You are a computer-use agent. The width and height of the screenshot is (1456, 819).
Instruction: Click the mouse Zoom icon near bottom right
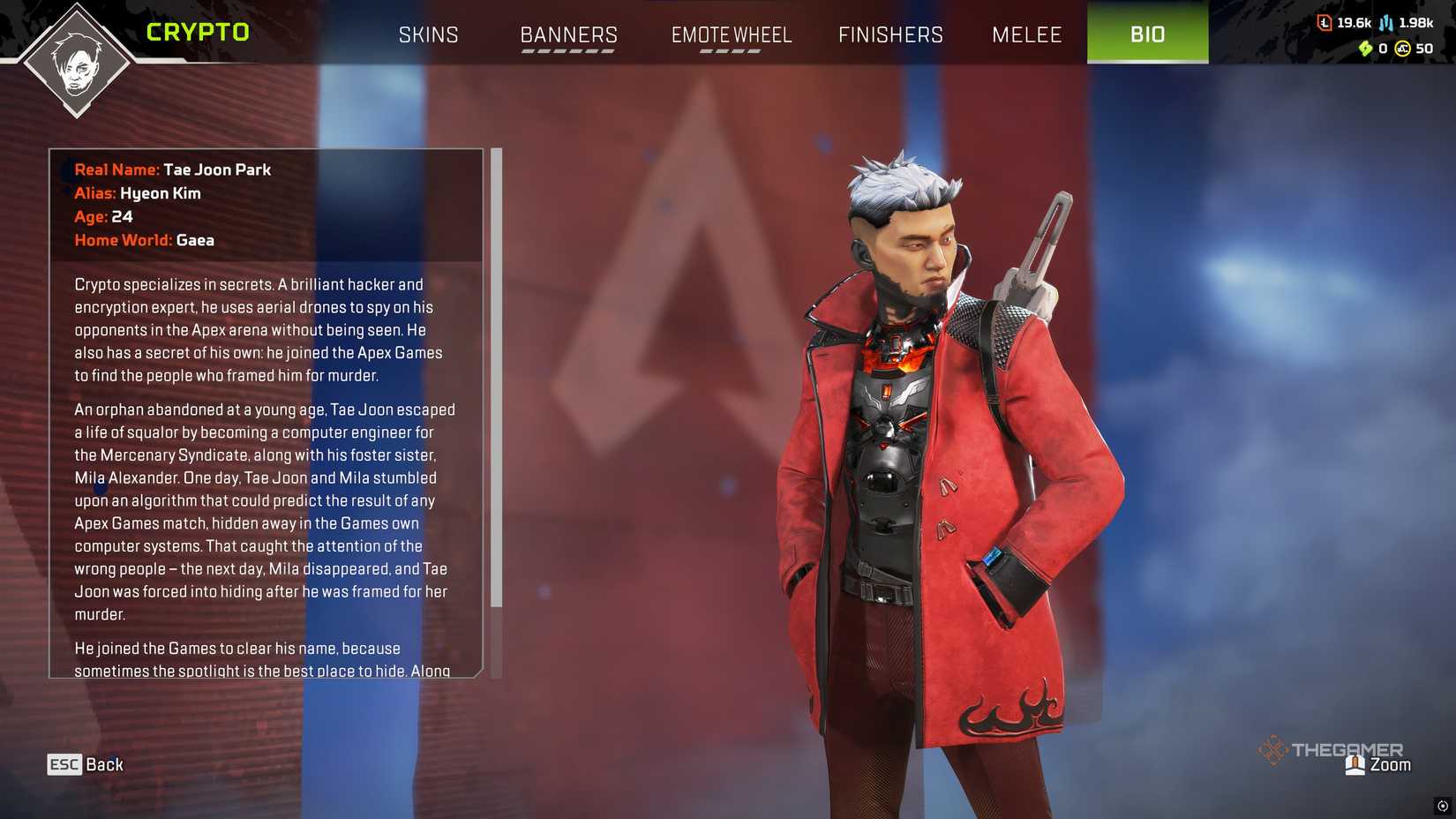pyautogui.click(x=1353, y=764)
